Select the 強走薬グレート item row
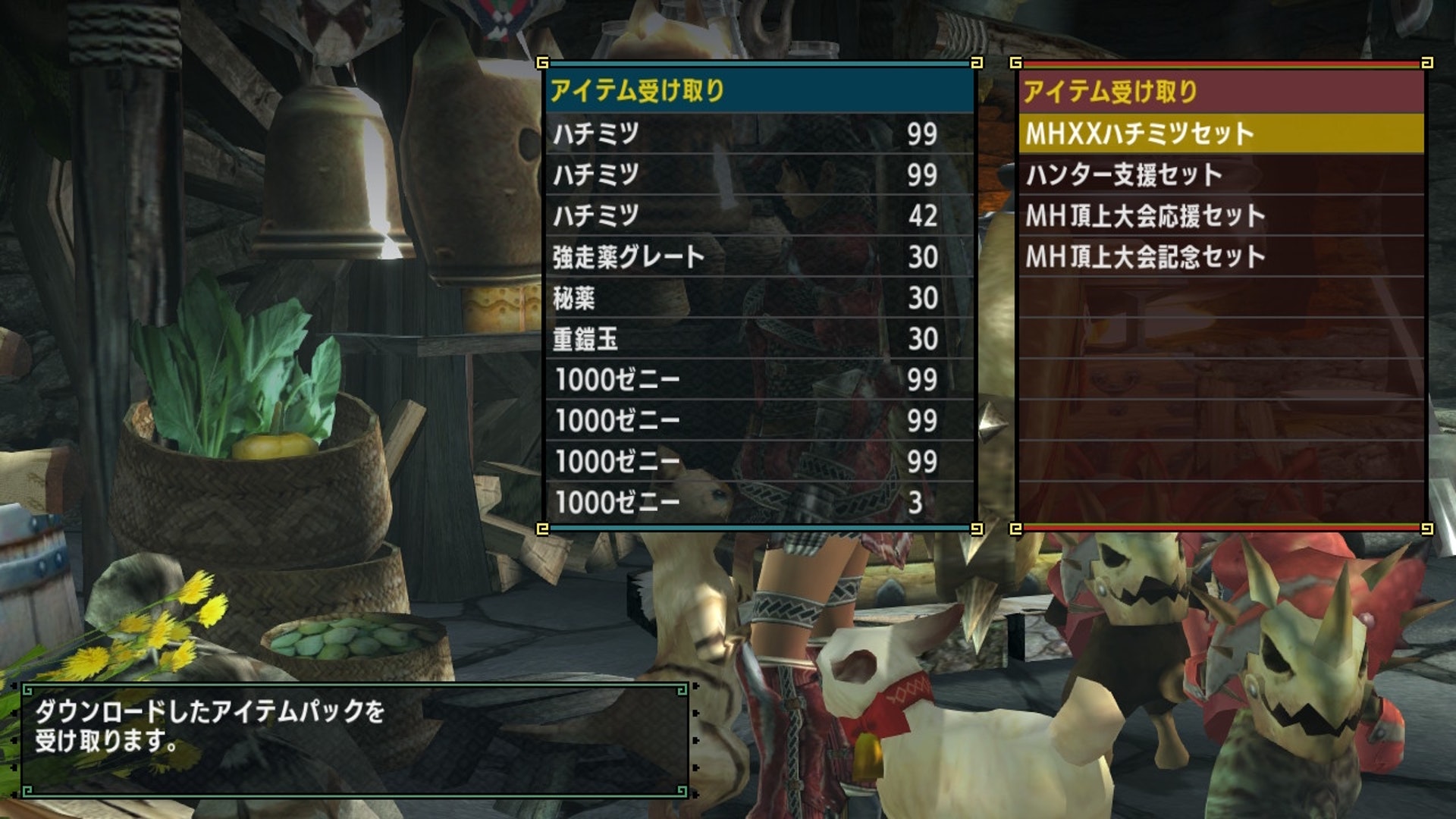 pyautogui.click(x=758, y=257)
